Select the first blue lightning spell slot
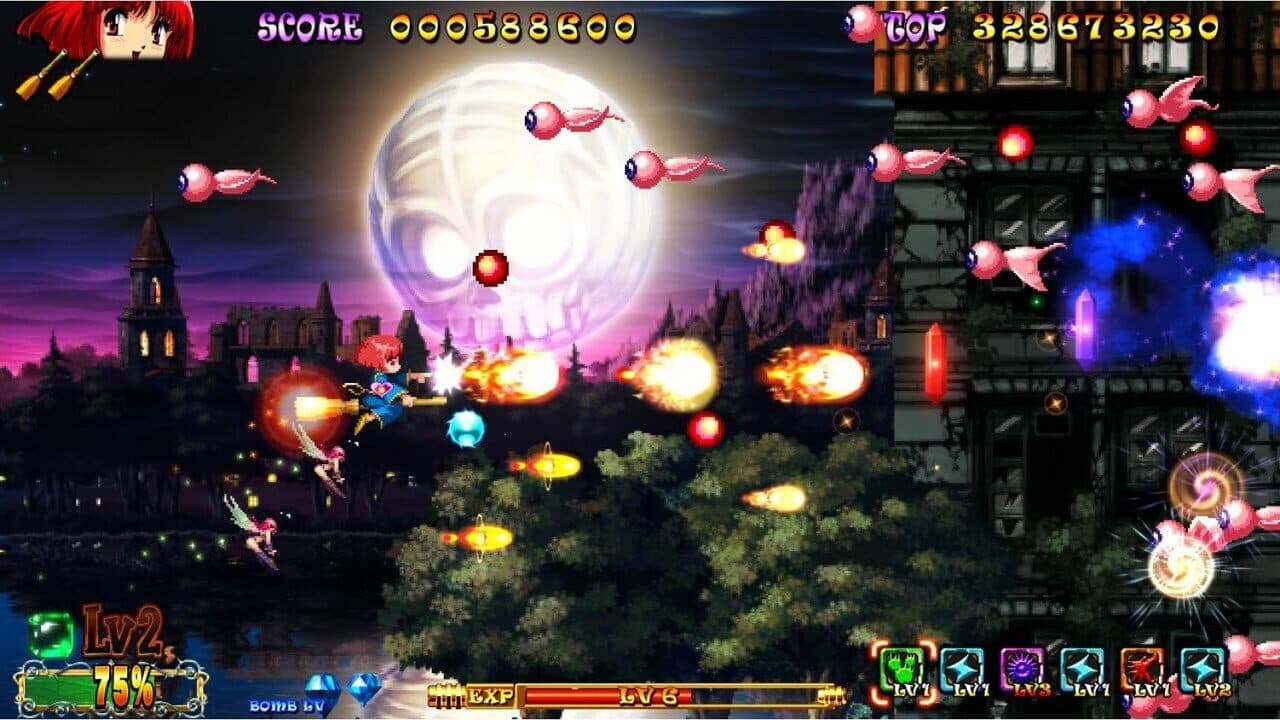This screenshot has height=720, width=1280. tap(961, 668)
